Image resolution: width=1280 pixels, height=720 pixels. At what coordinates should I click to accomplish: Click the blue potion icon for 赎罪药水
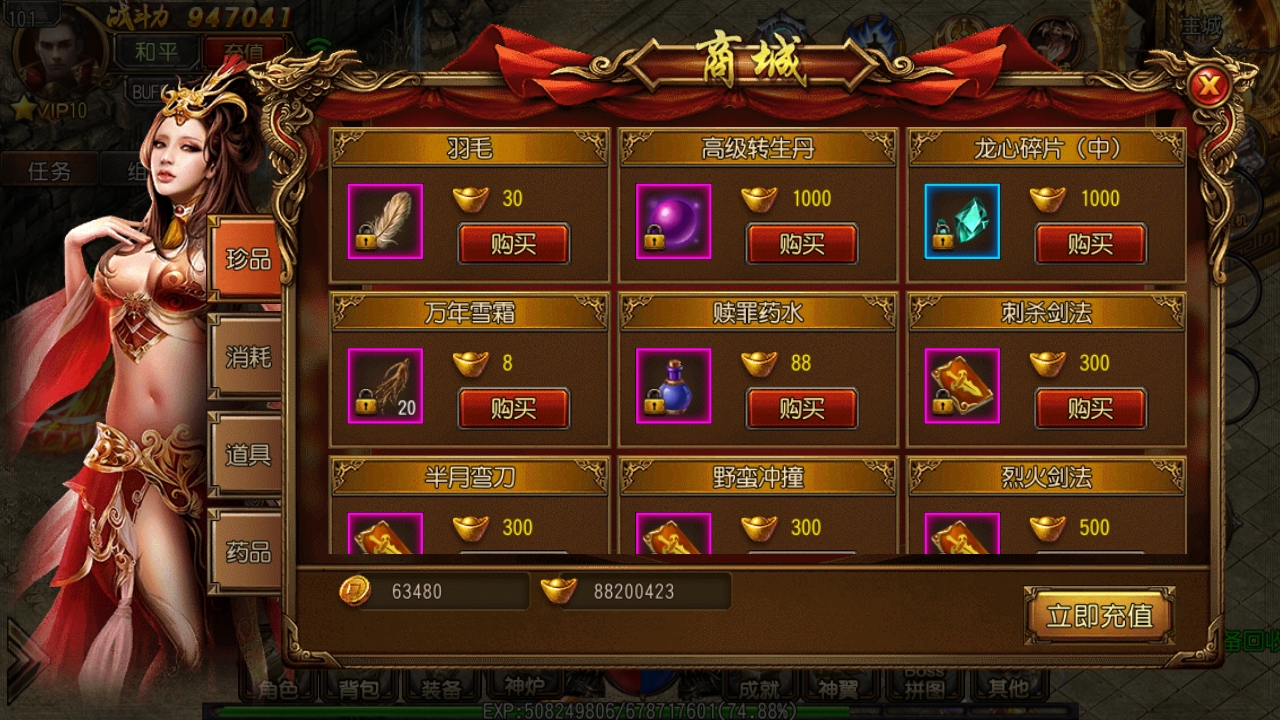tap(672, 386)
